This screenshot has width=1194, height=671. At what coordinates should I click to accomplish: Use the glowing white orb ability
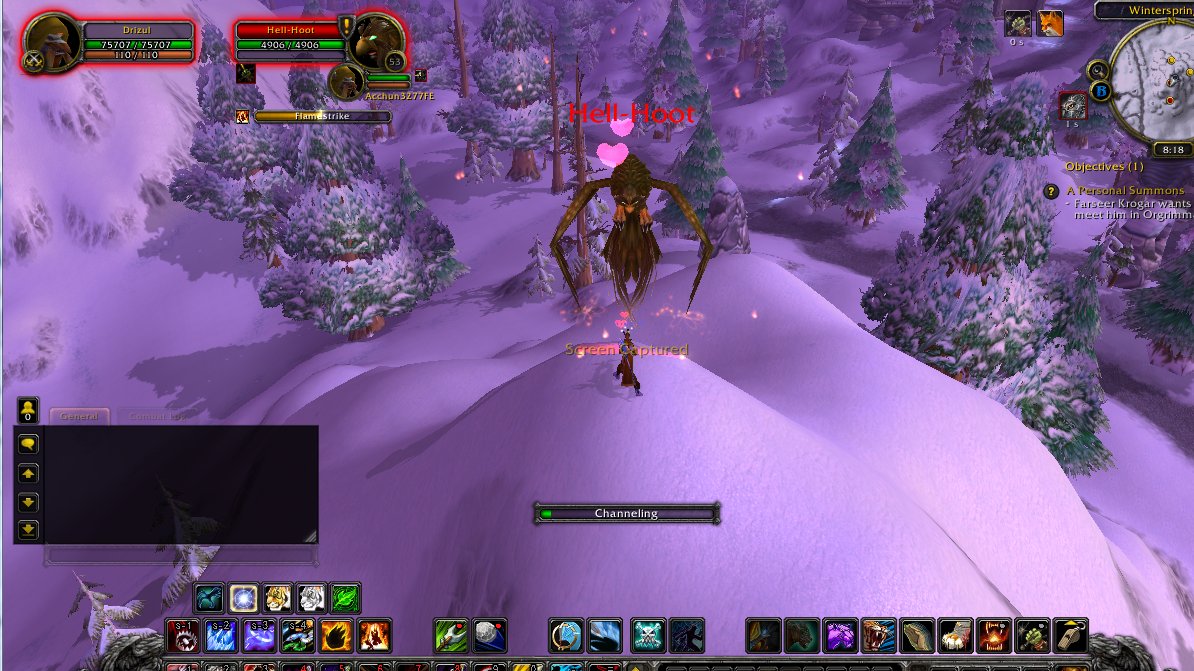point(242,598)
